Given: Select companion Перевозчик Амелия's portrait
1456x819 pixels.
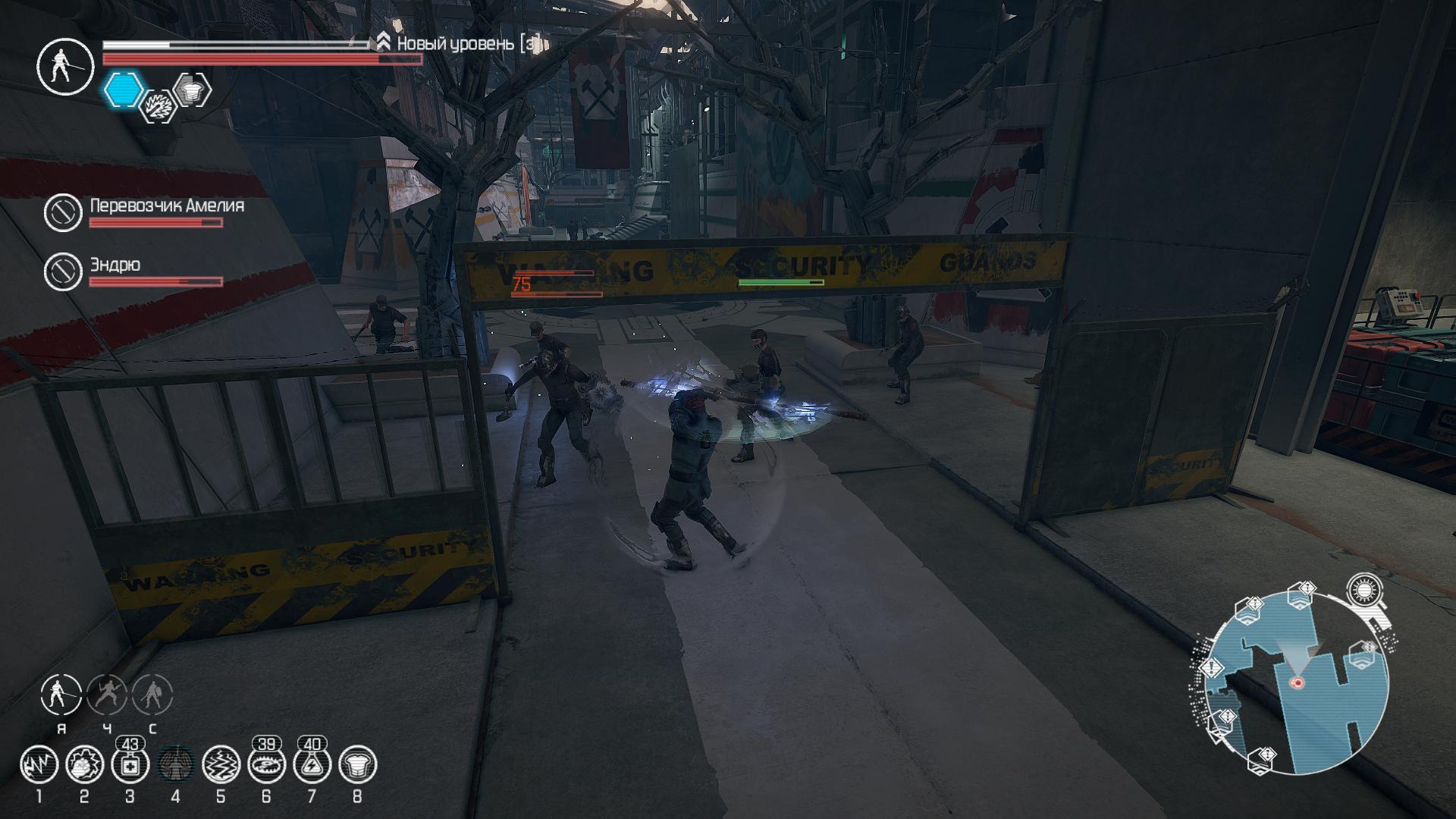Looking at the screenshot, I should click(x=63, y=212).
